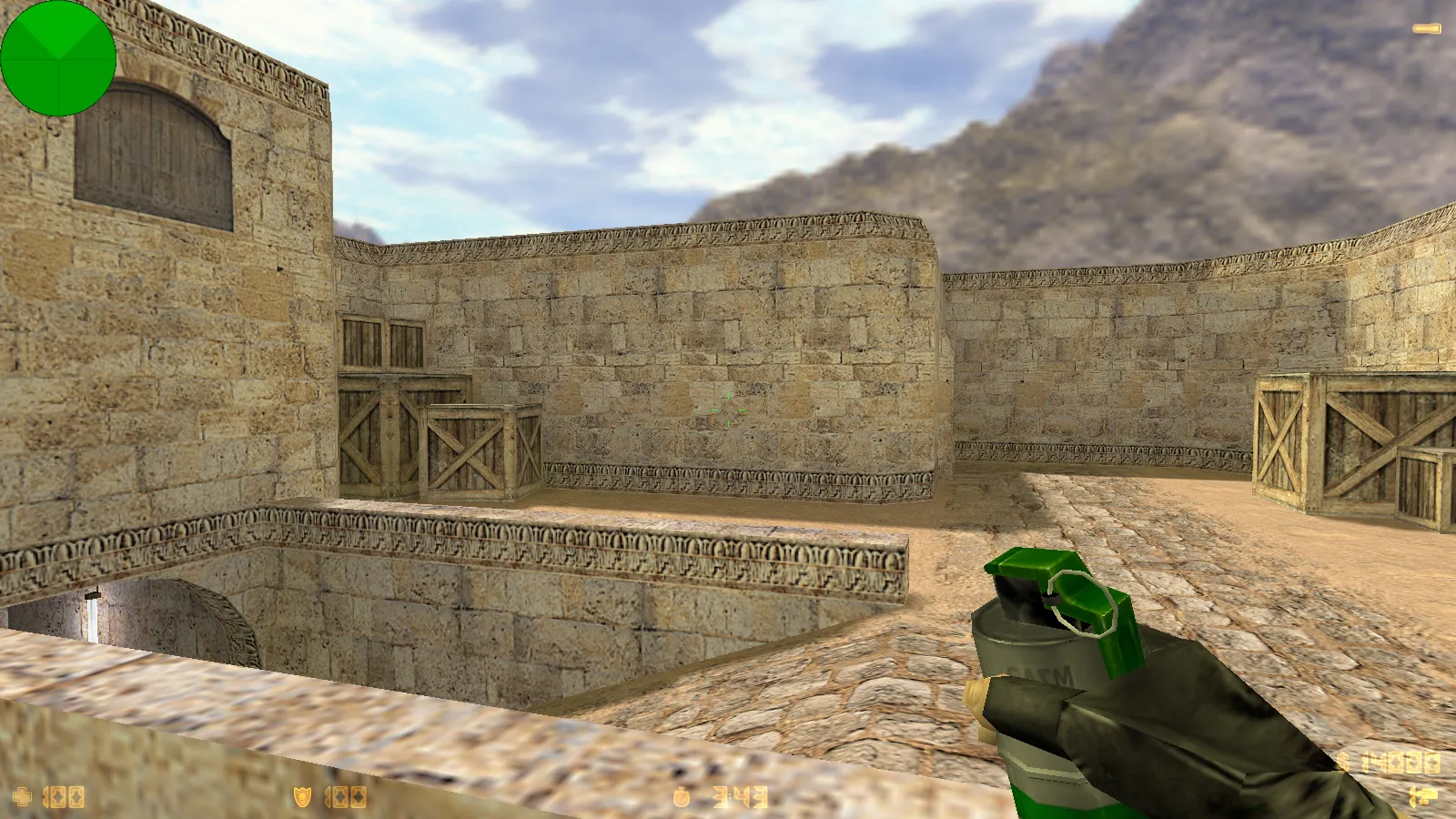The image size is (1456, 819).
Task: Toggle the green crosshair at screen center
Action: coord(728,409)
